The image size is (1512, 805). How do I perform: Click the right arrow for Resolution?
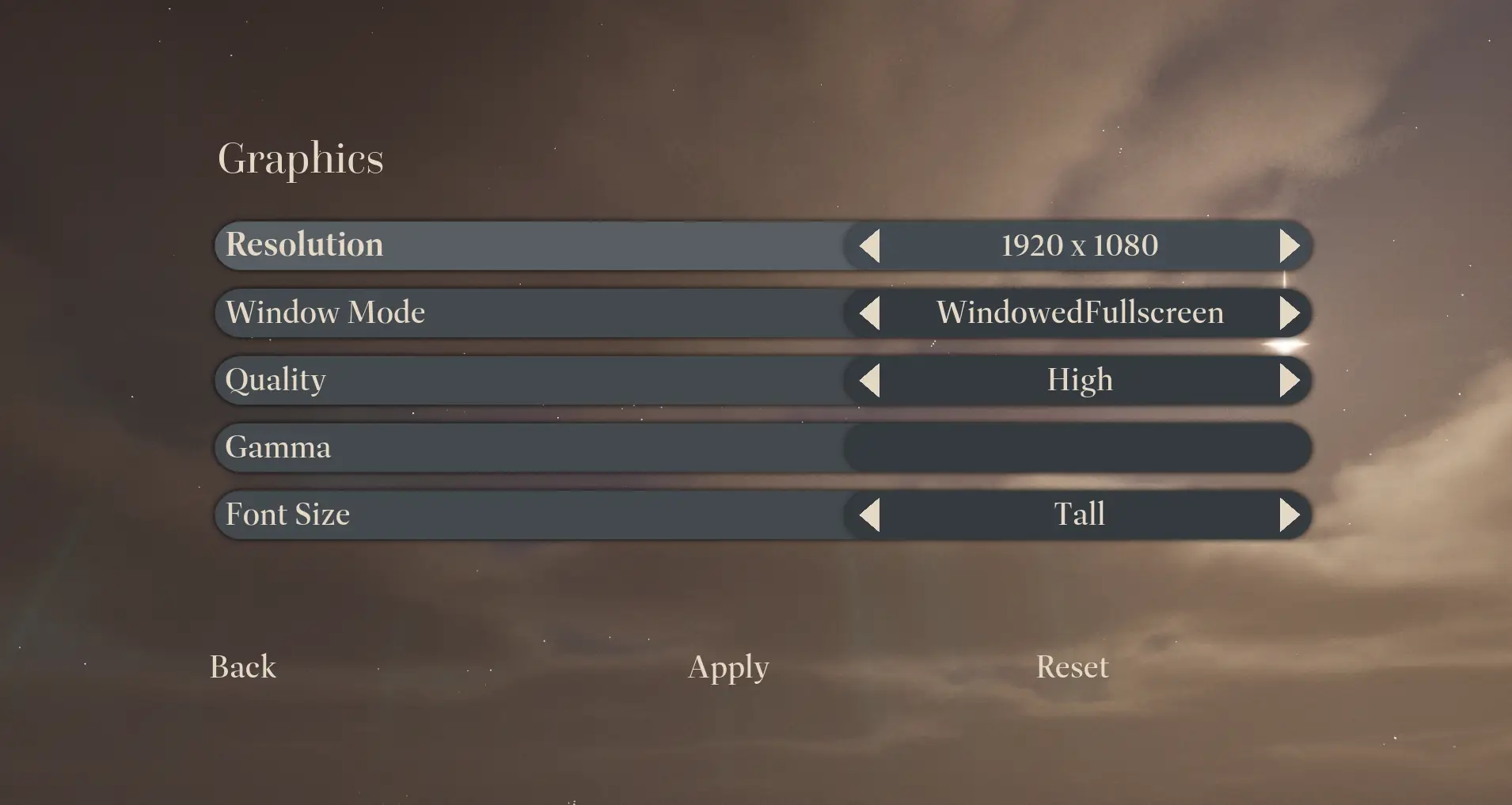(1290, 246)
